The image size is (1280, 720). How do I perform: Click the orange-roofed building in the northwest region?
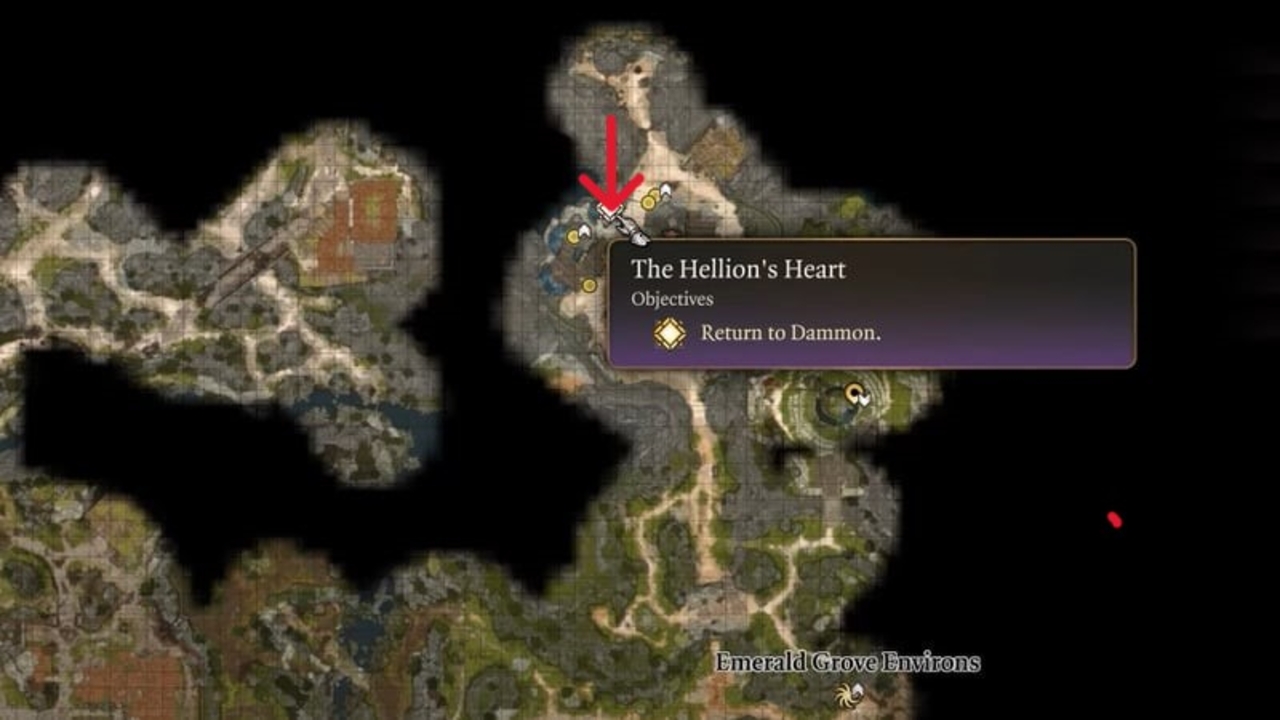click(x=365, y=210)
